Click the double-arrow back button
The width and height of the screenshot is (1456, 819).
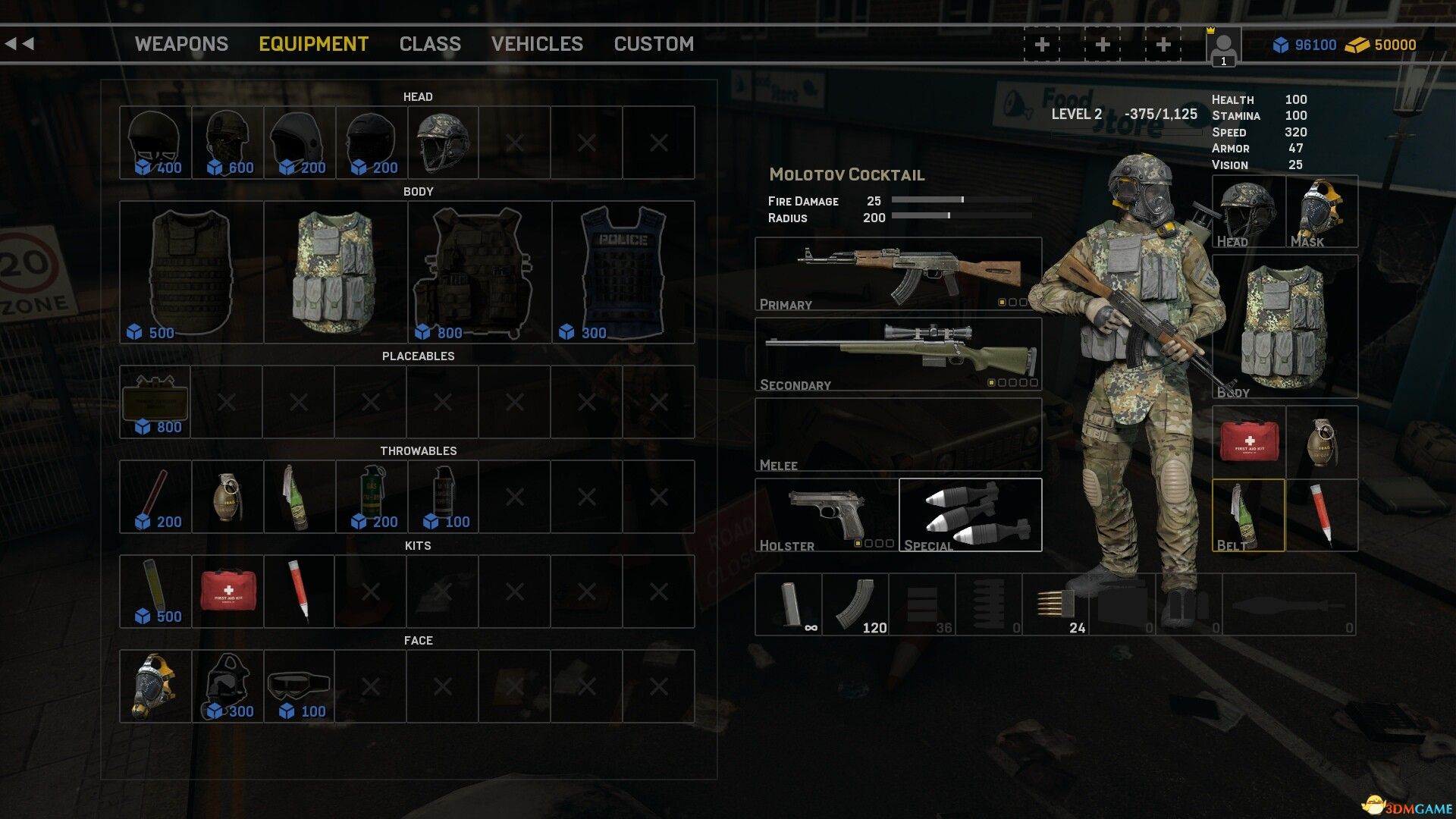(20, 44)
